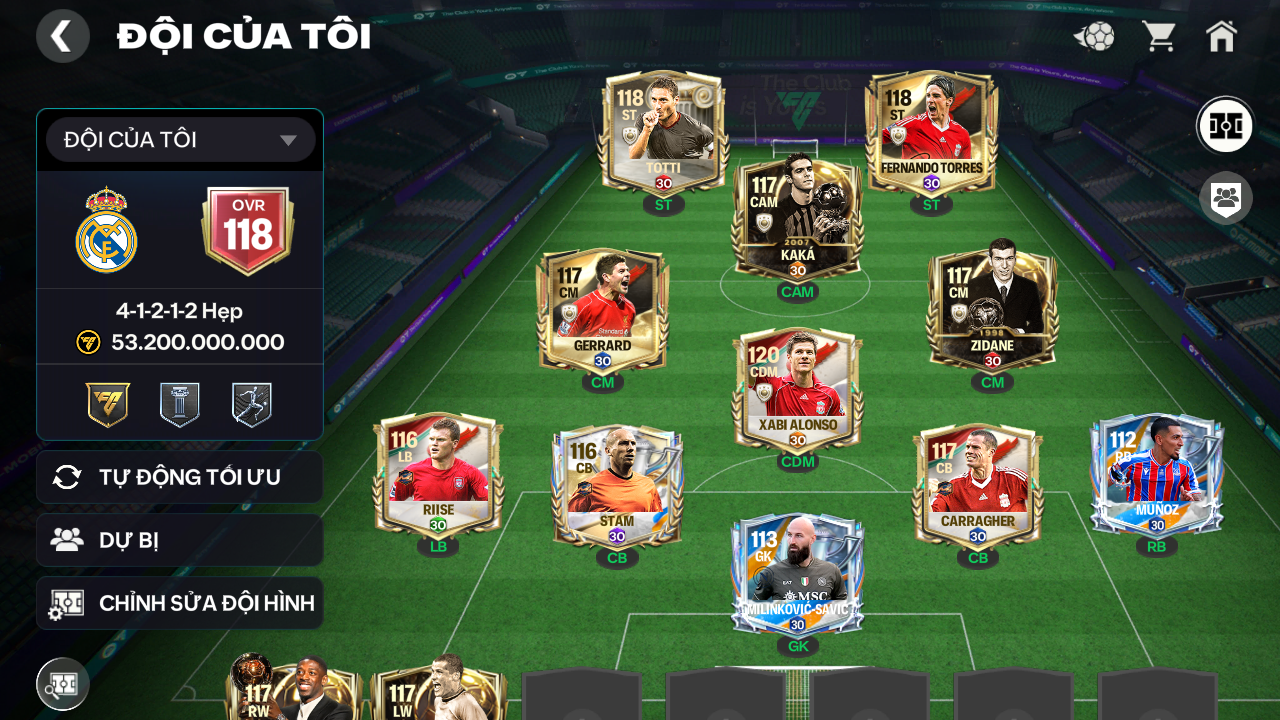This screenshot has height=720, width=1280.
Task: Pick the Stam centre-back card
Action: tap(617, 487)
